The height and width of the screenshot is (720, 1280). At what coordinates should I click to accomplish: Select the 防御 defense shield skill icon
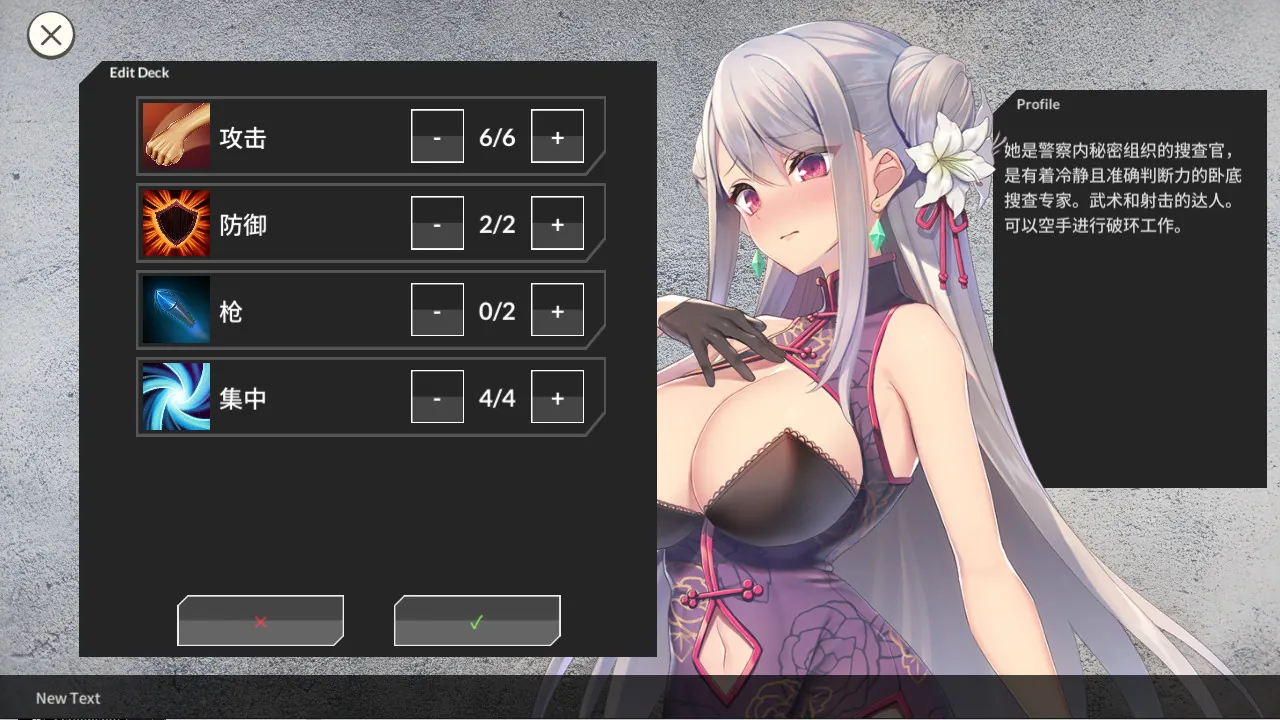[x=176, y=223]
